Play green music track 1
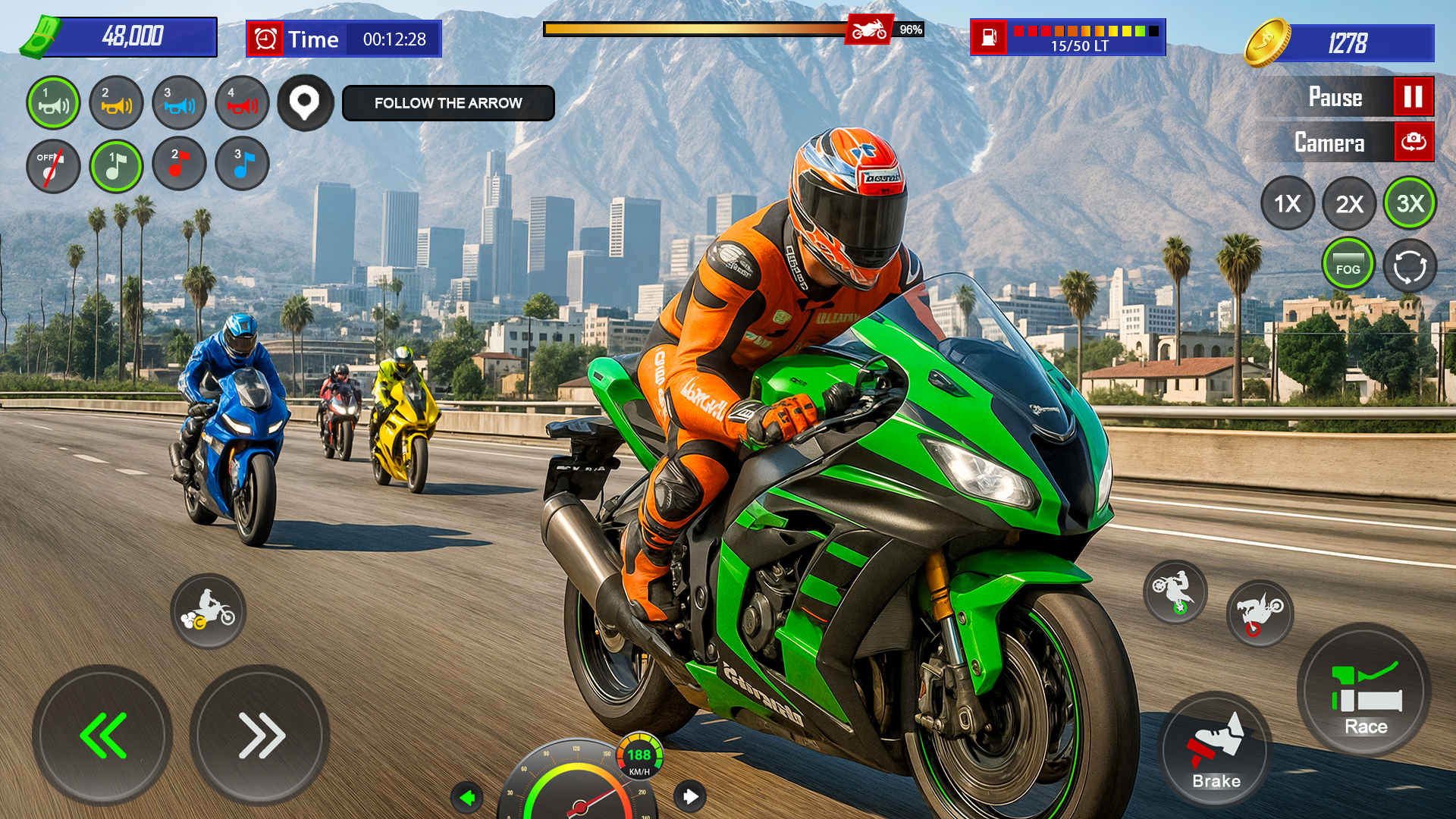Image resolution: width=1456 pixels, height=819 pixels. pyautogui.click(x=116, y=166)
